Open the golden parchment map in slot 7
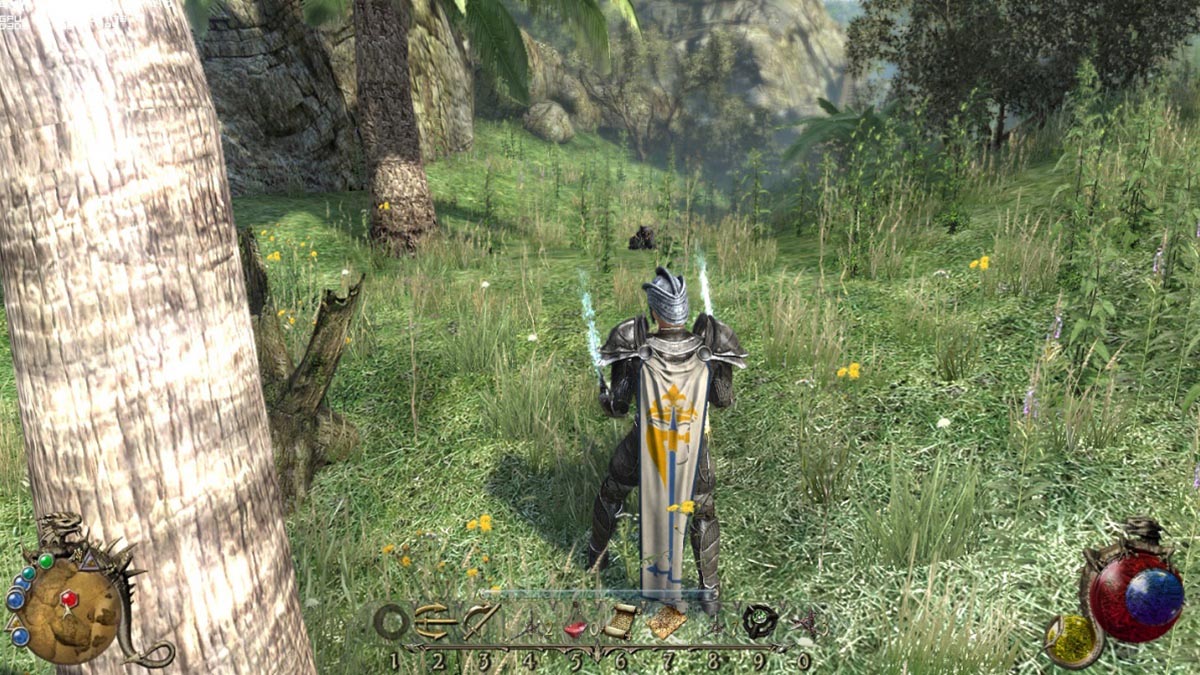 coord(667,622)
